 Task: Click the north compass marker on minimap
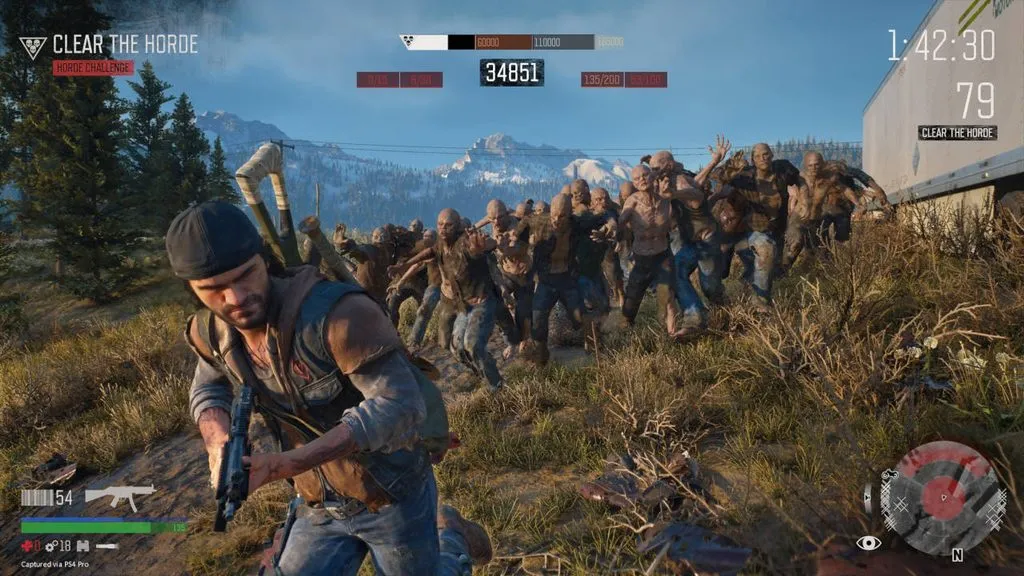pyautogui.click(x=957, y=554)
